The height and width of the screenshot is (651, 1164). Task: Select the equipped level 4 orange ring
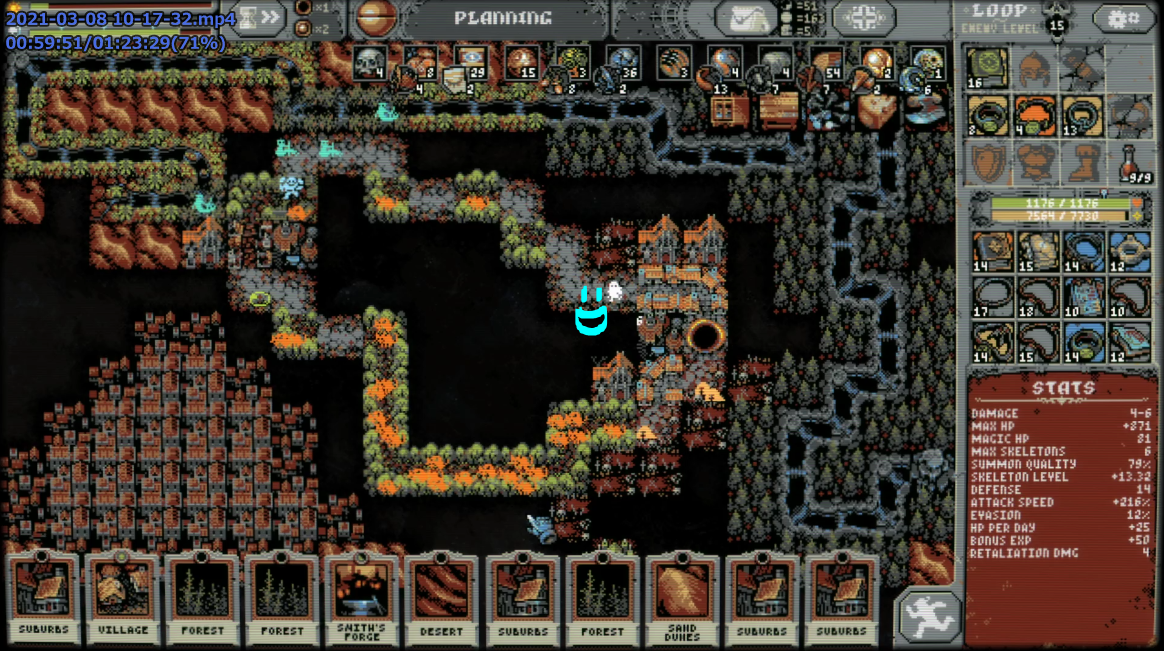(1035, 117)
